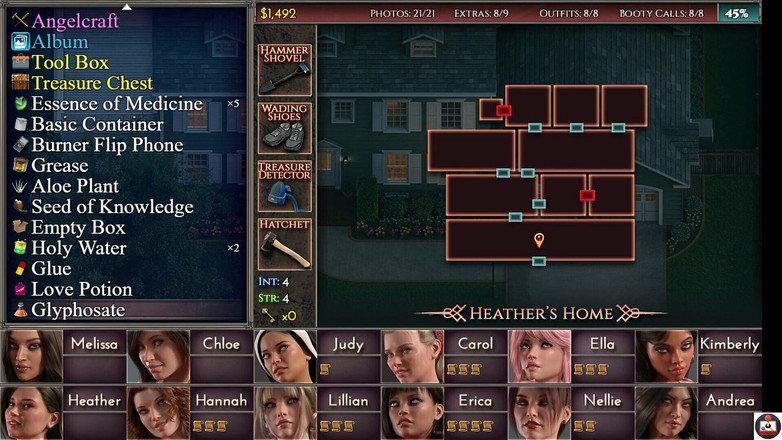Click the camera icon in the corner
Image resolution: width=782 pixels, height=440 pixels.
(x=767, y=425)
